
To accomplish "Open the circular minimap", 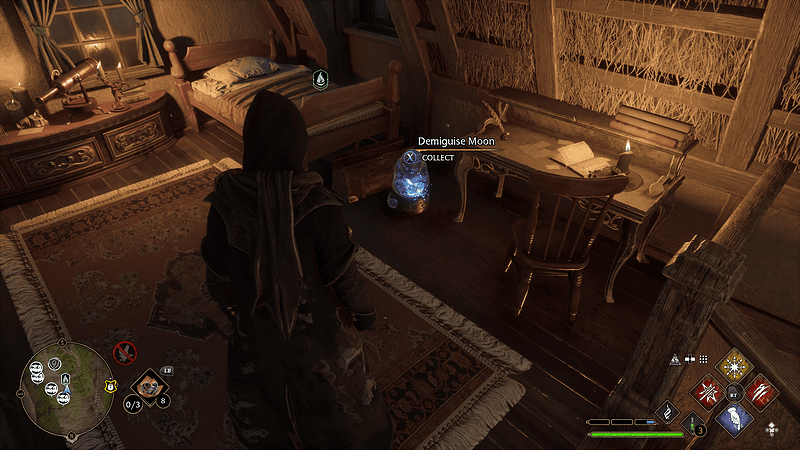I will tap(66, 389).
